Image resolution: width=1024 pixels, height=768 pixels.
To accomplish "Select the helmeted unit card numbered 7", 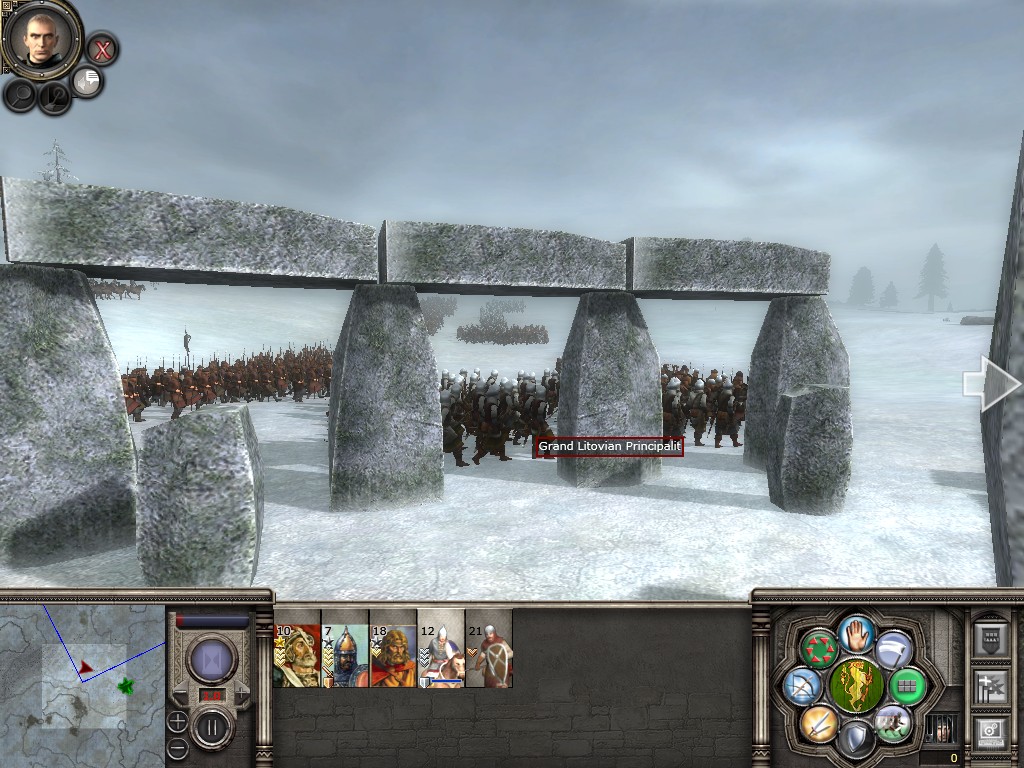I will pyautogui.click(x=345, y=648).
